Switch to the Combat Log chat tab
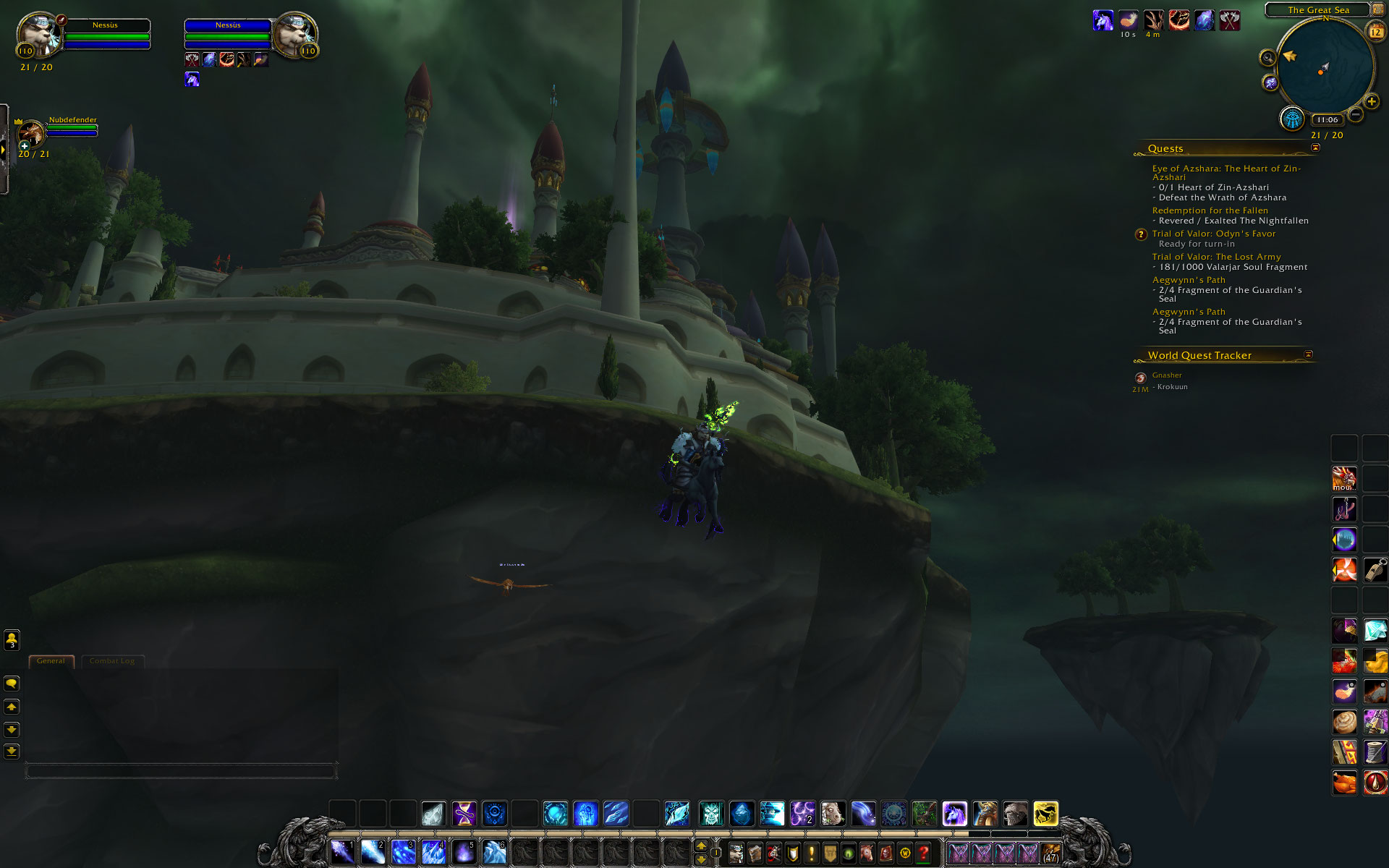The image size is (1389, 868). 112,661
